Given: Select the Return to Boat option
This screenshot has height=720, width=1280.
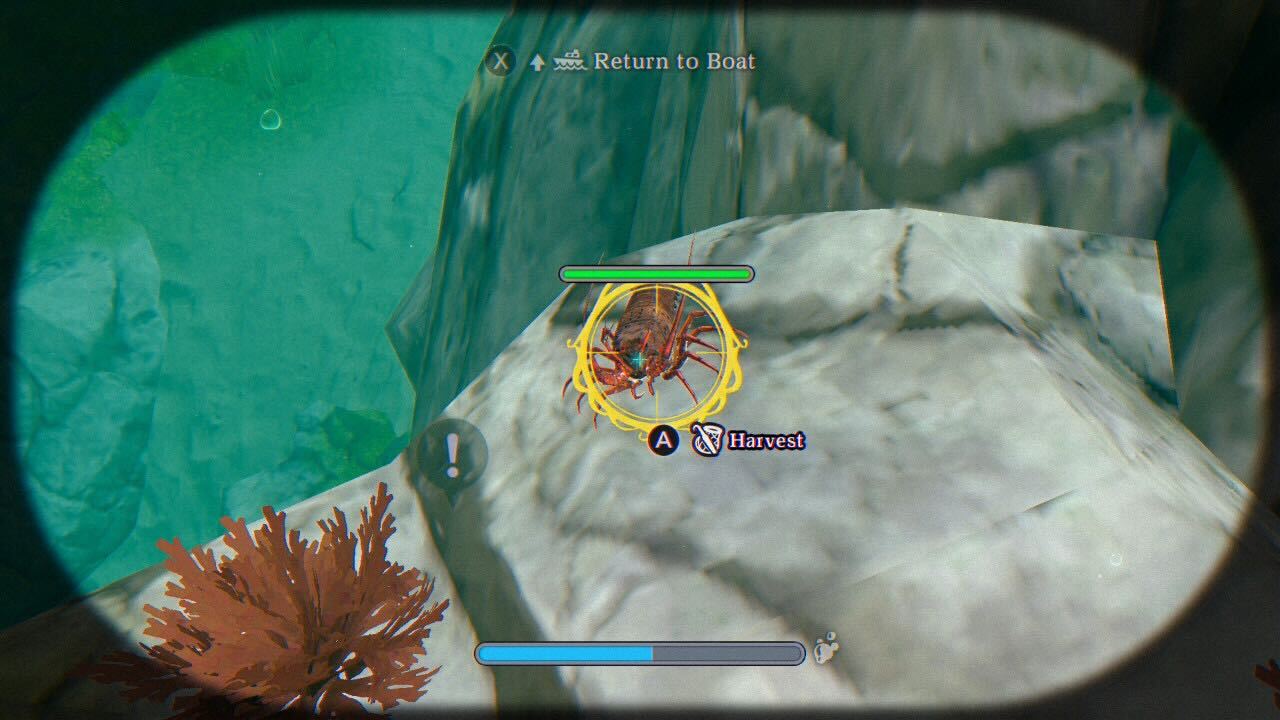Looking at the screenshot, I should click(x=674, y=61).
